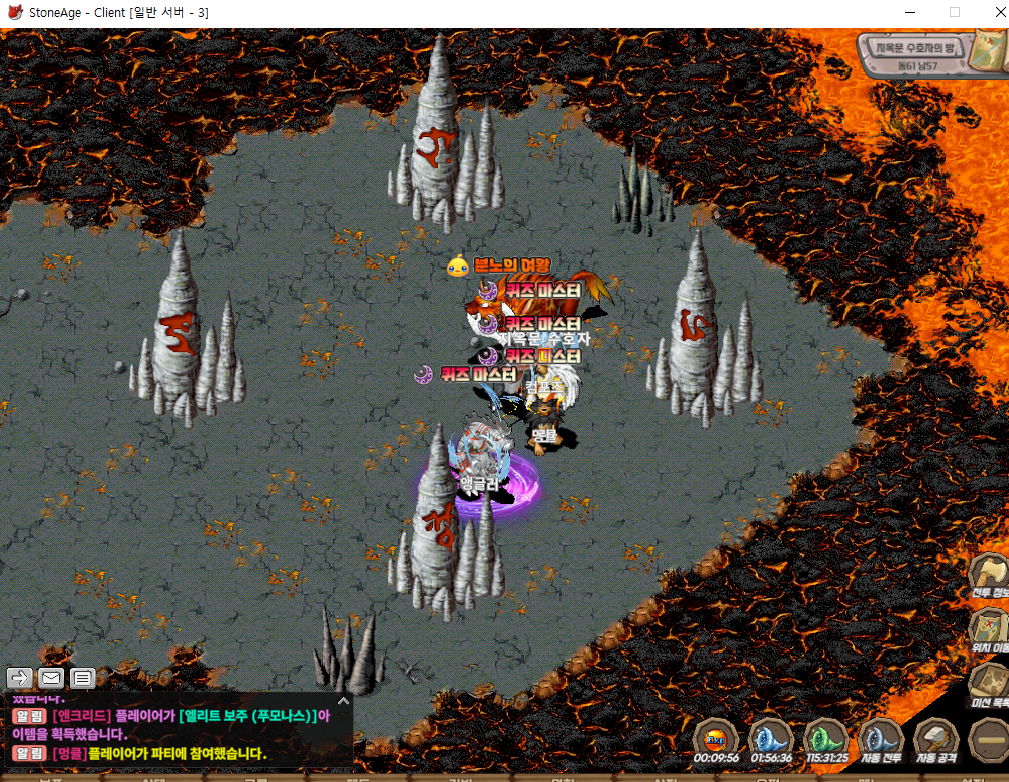Minimize the StoneAge client window
This screenshot has height=782, width=1009.
pos(909,12)
